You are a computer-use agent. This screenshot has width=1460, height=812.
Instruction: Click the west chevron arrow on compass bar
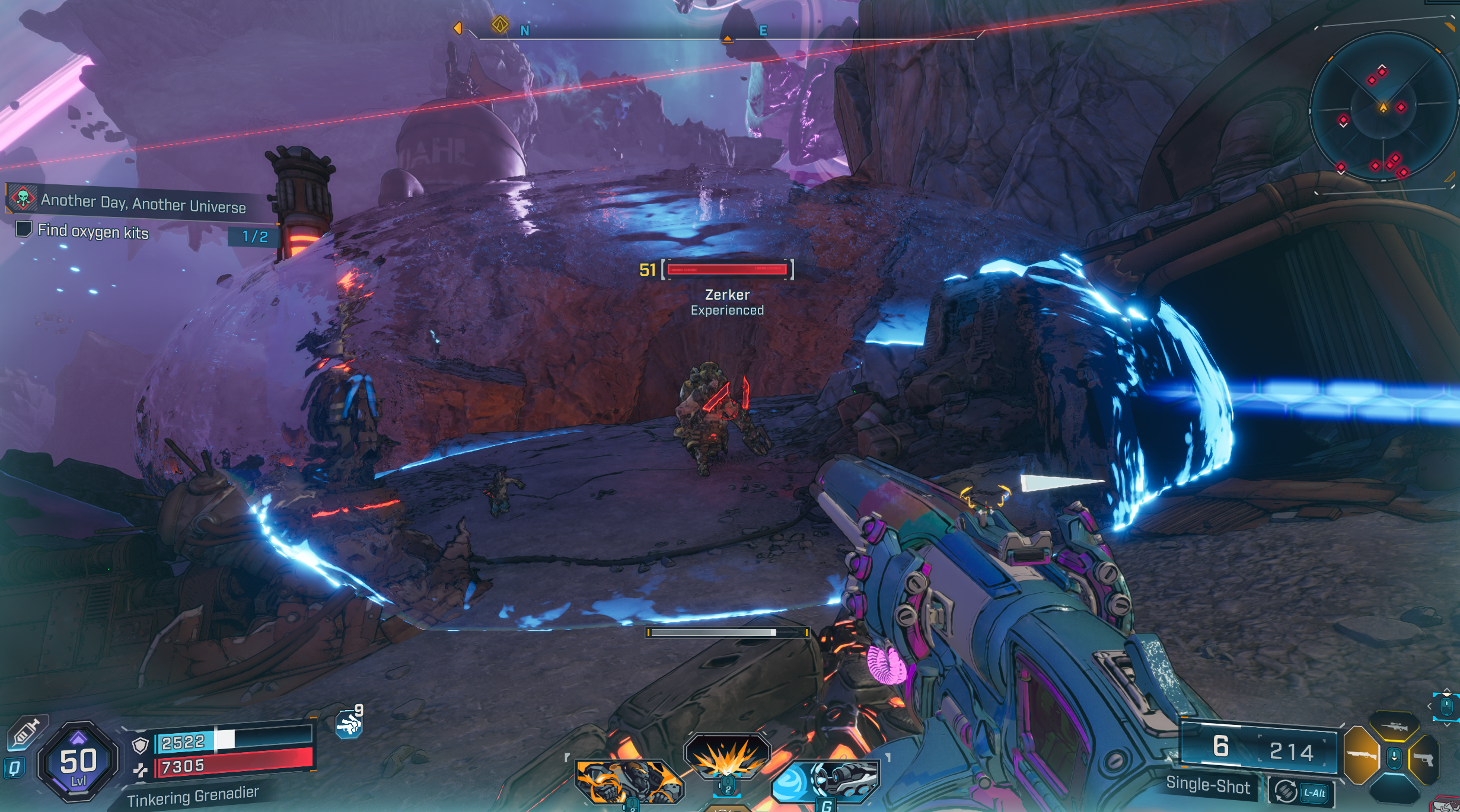pos(459,27)
